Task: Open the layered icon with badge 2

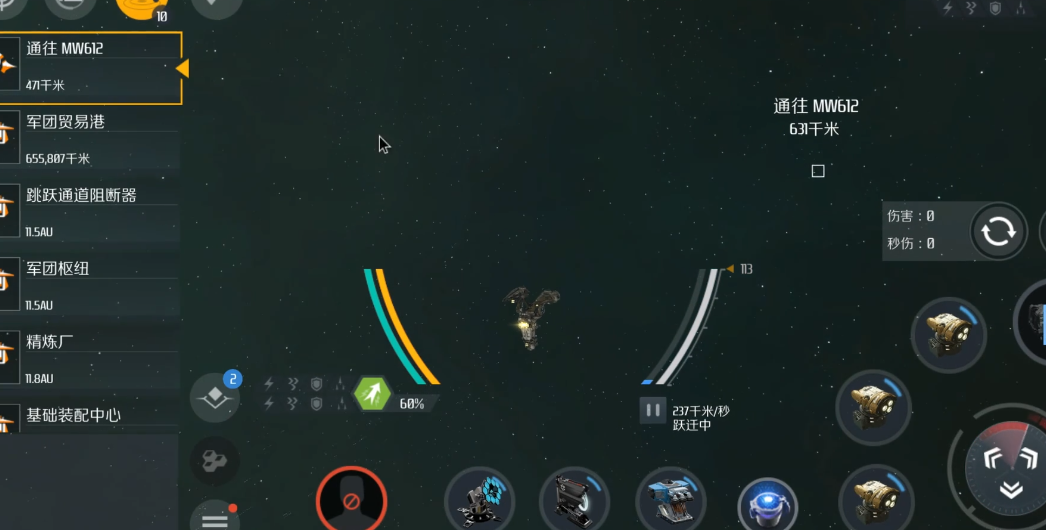Action: (x=215, y=398)
